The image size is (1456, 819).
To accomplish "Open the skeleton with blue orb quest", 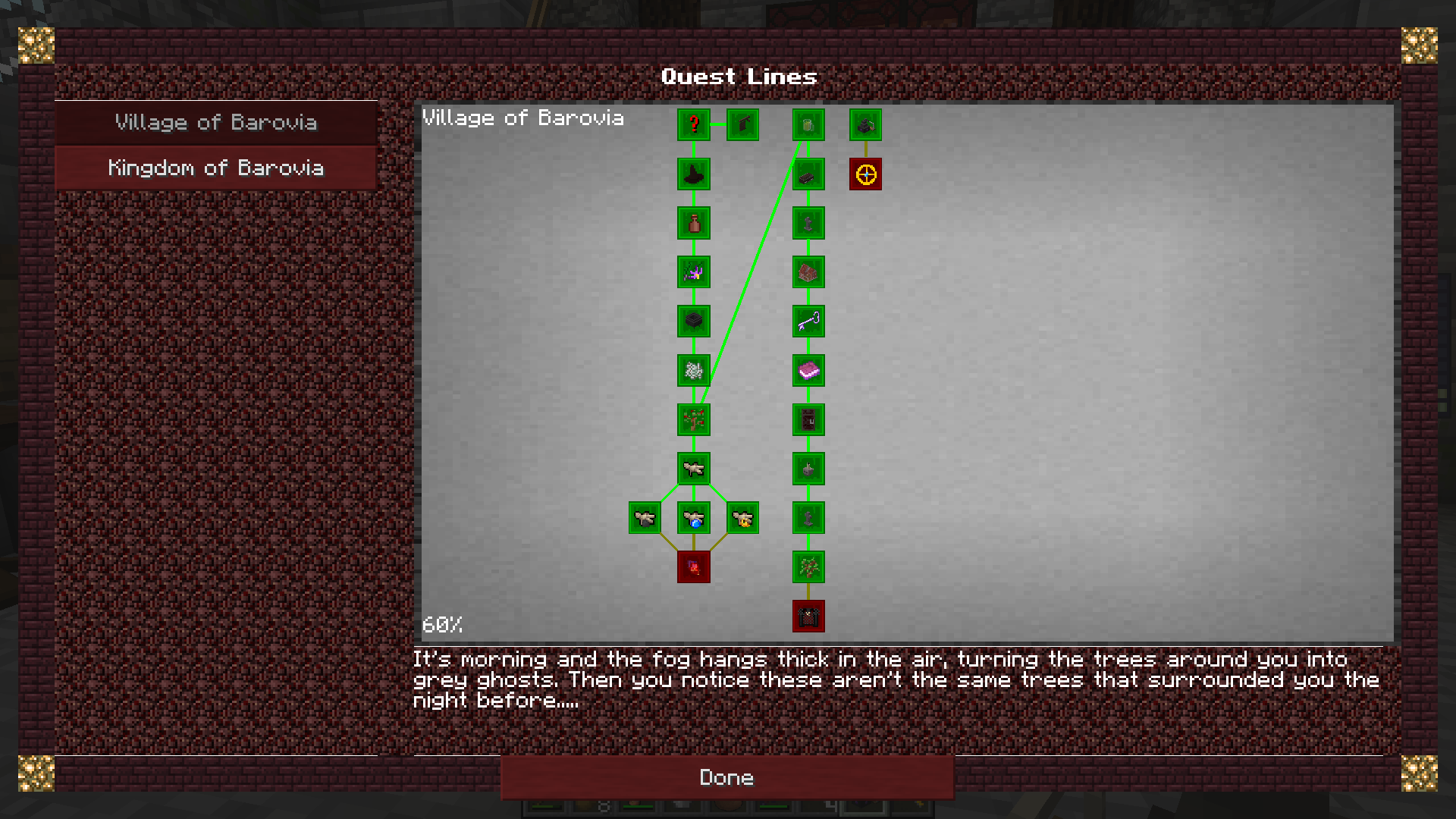I will coord(694,518).
